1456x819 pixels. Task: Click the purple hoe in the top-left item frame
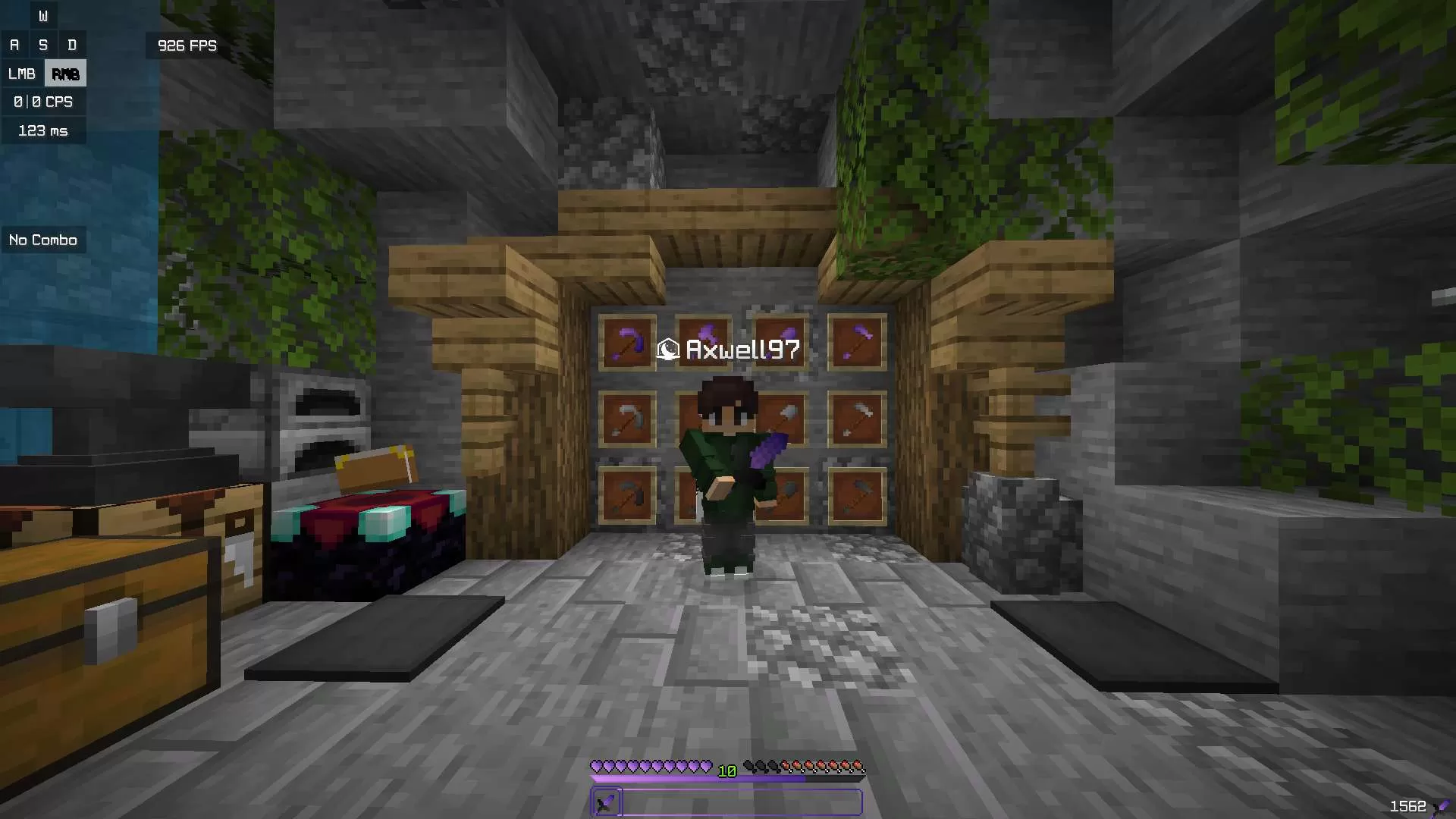point(628,343)
